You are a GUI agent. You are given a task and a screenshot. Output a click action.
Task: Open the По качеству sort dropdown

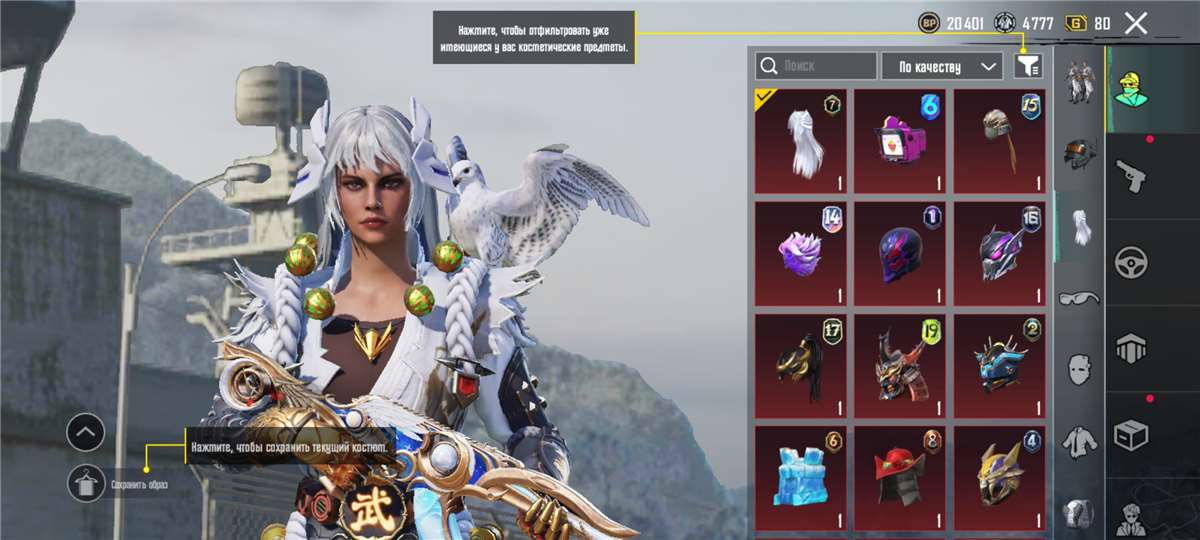(941, 66)
